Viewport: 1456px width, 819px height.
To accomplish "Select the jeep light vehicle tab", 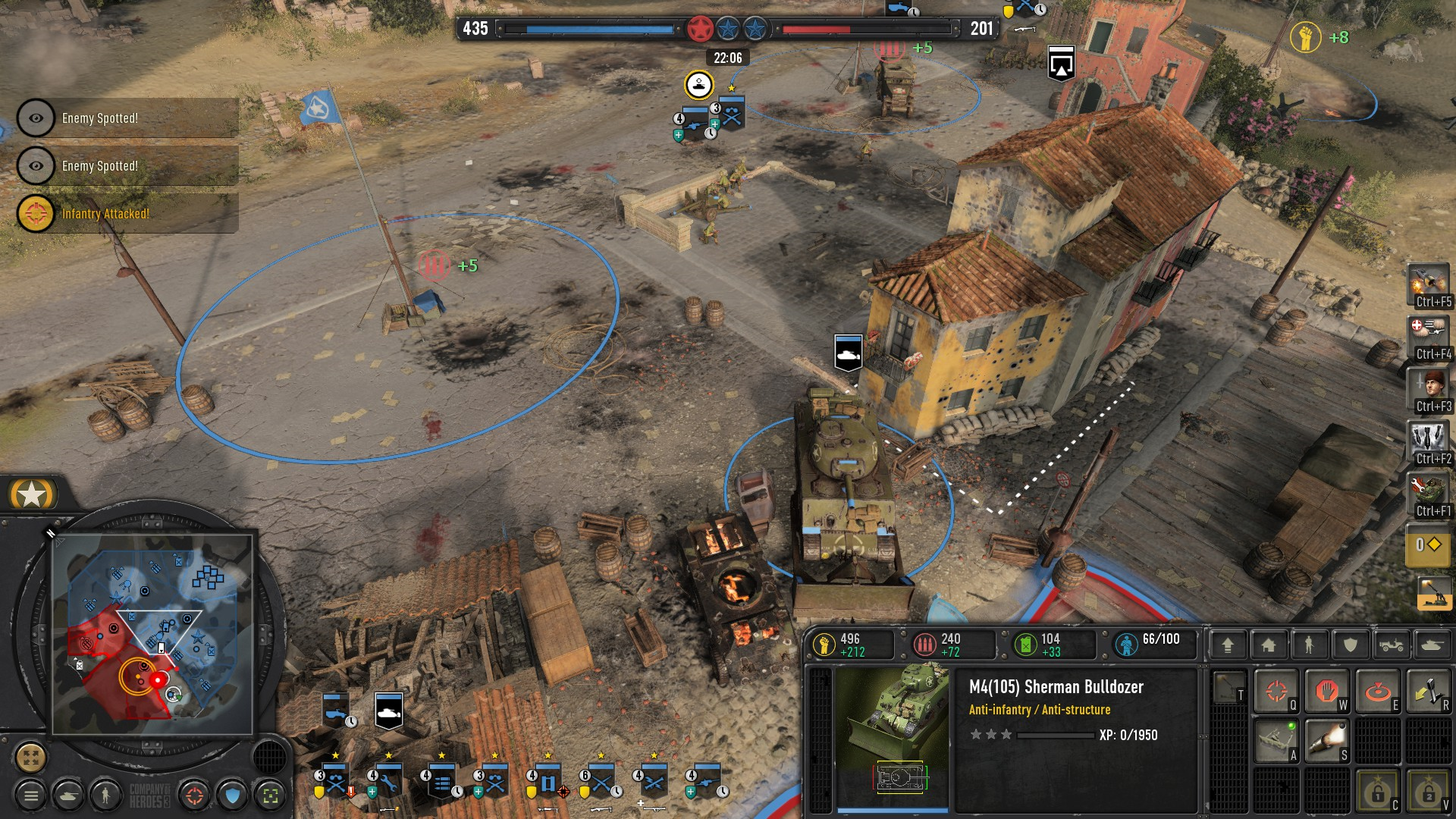I will 1391,645.
